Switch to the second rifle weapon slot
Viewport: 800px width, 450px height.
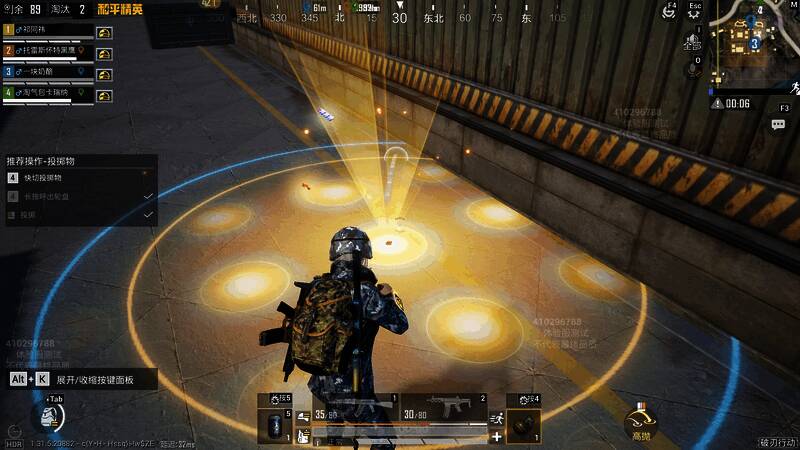(445, 408)
